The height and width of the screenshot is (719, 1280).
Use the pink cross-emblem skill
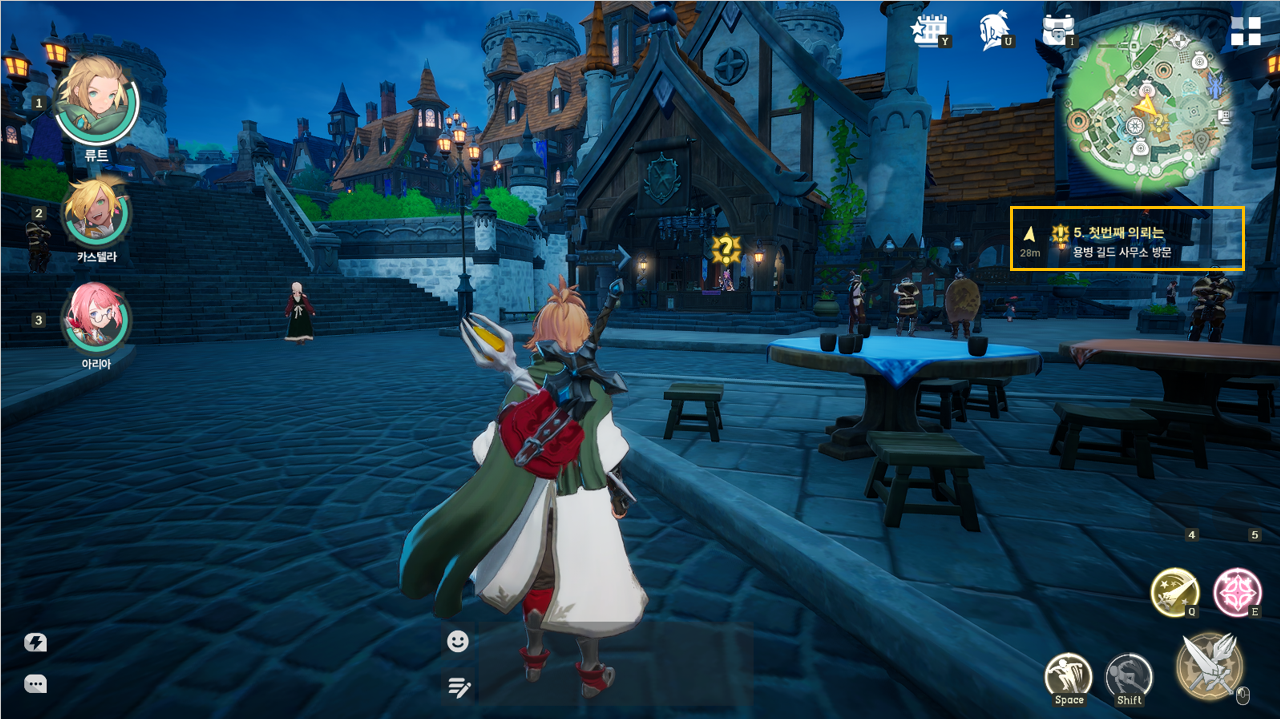(1237, 591)
